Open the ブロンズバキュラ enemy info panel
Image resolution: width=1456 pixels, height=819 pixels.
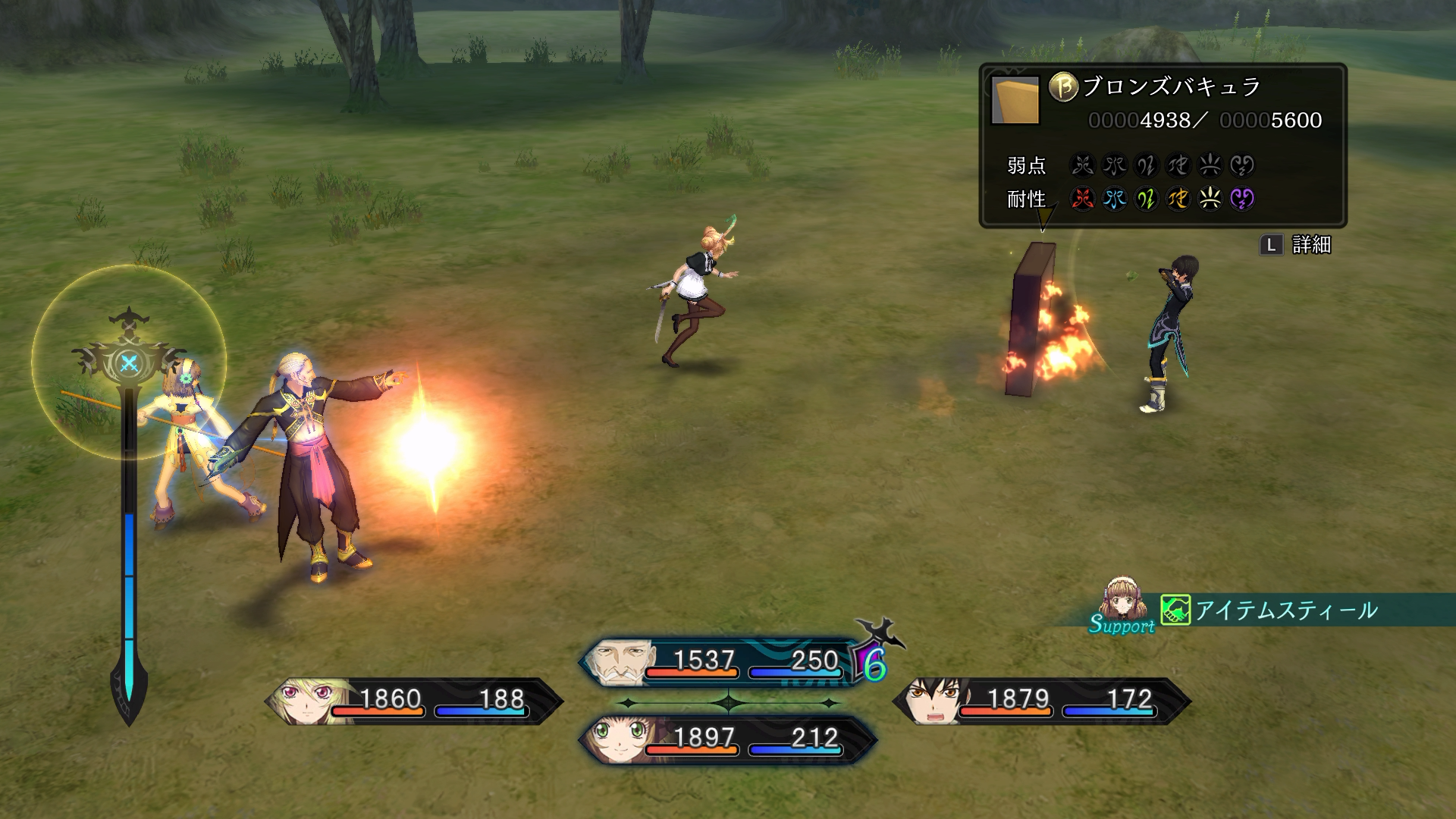click(1162, 144)
